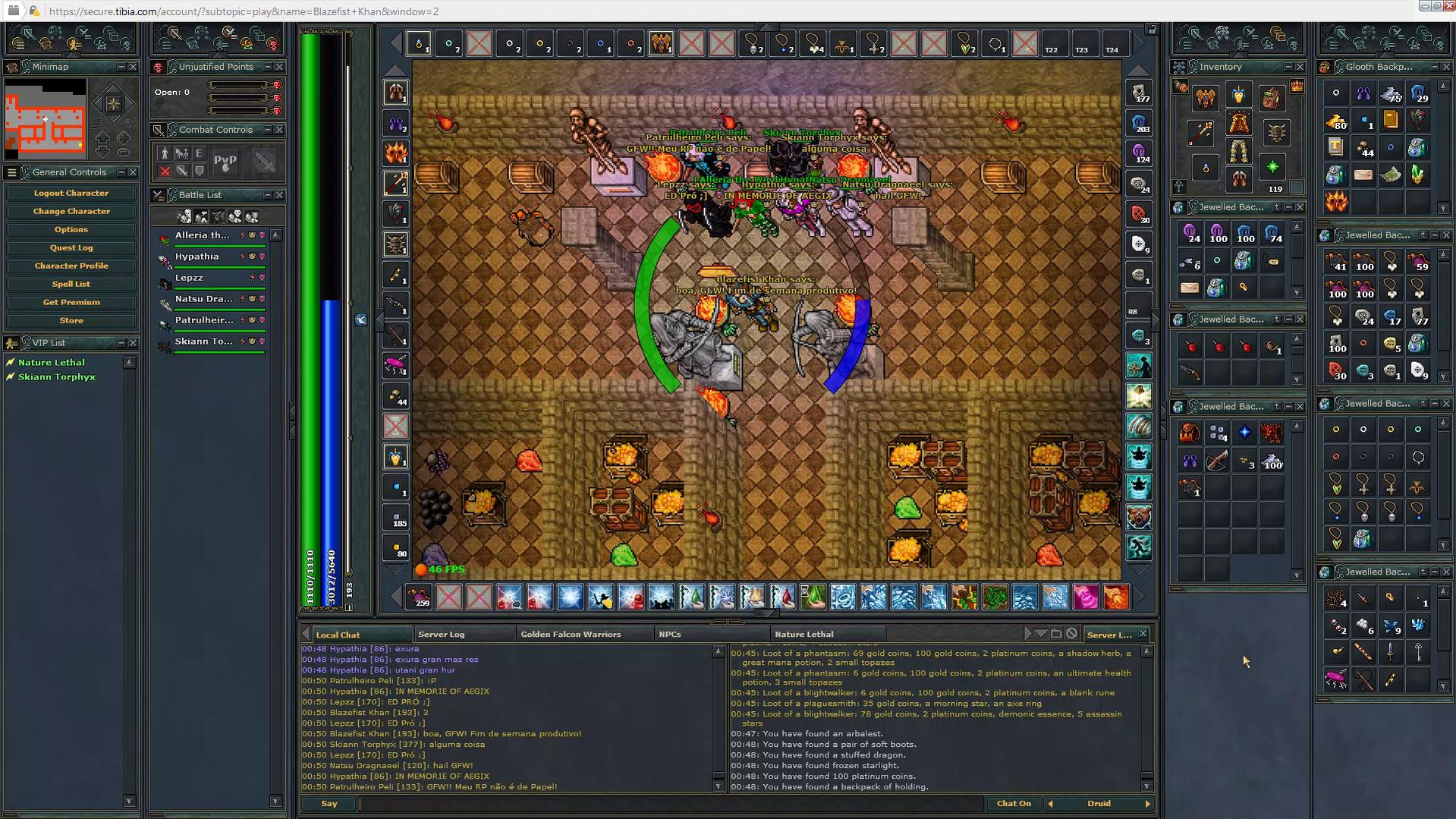This screenshot has height=819, width=1456.
Task: Open the Change Character menu
Action: pos(71,211)
